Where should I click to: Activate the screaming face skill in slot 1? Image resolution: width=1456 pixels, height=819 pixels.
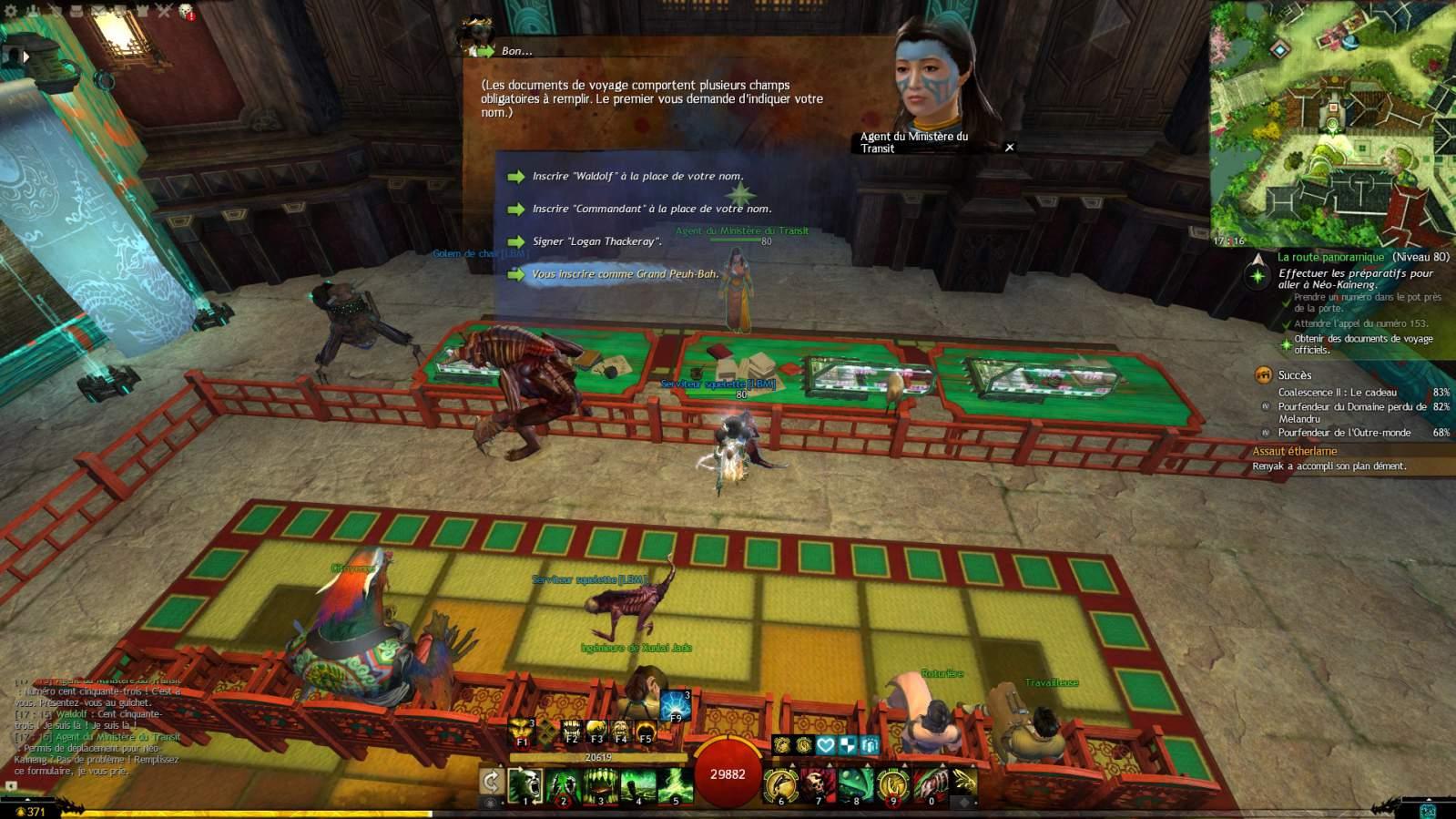click(525, 784)
